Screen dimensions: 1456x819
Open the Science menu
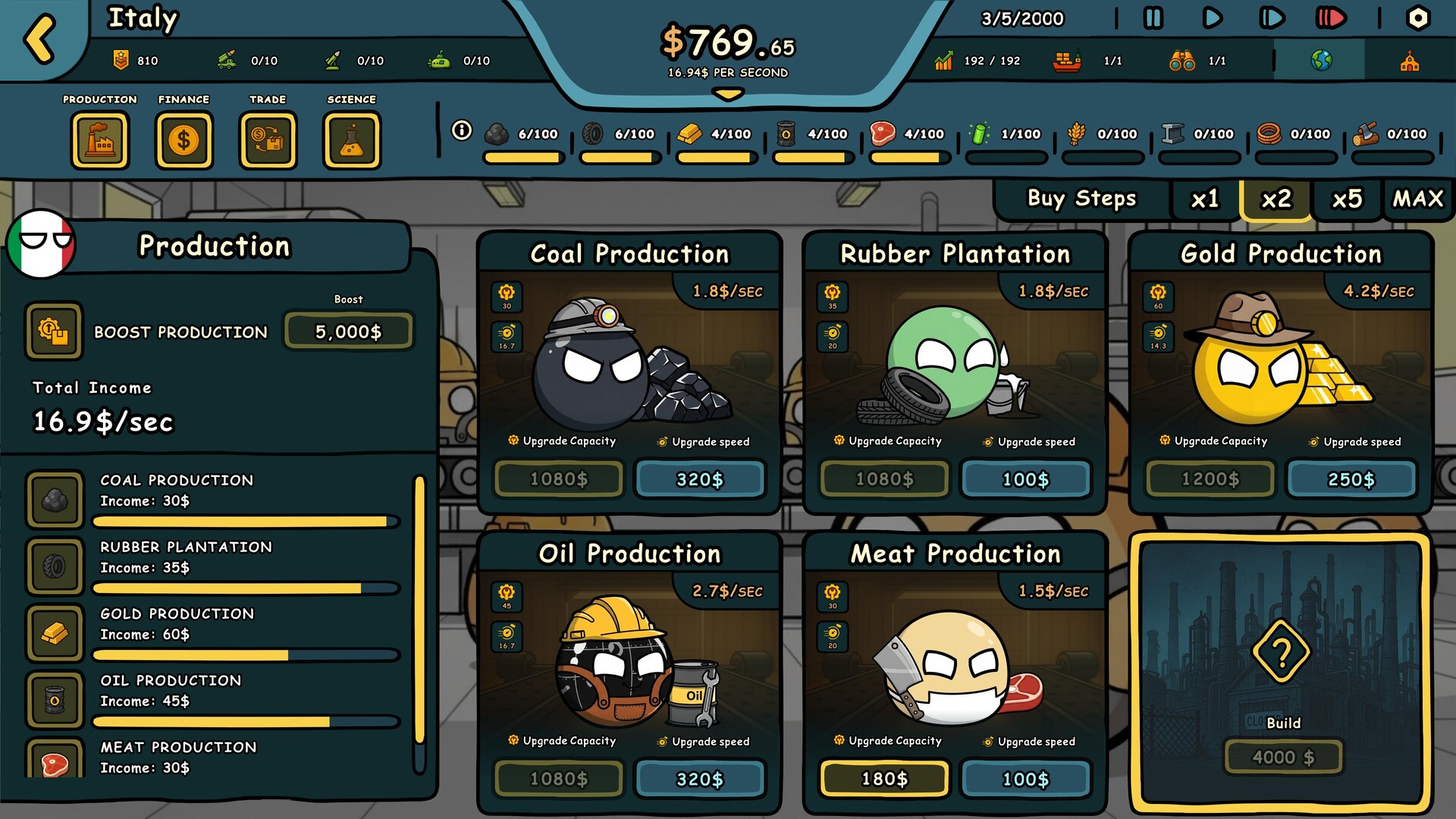coord(351,141)
